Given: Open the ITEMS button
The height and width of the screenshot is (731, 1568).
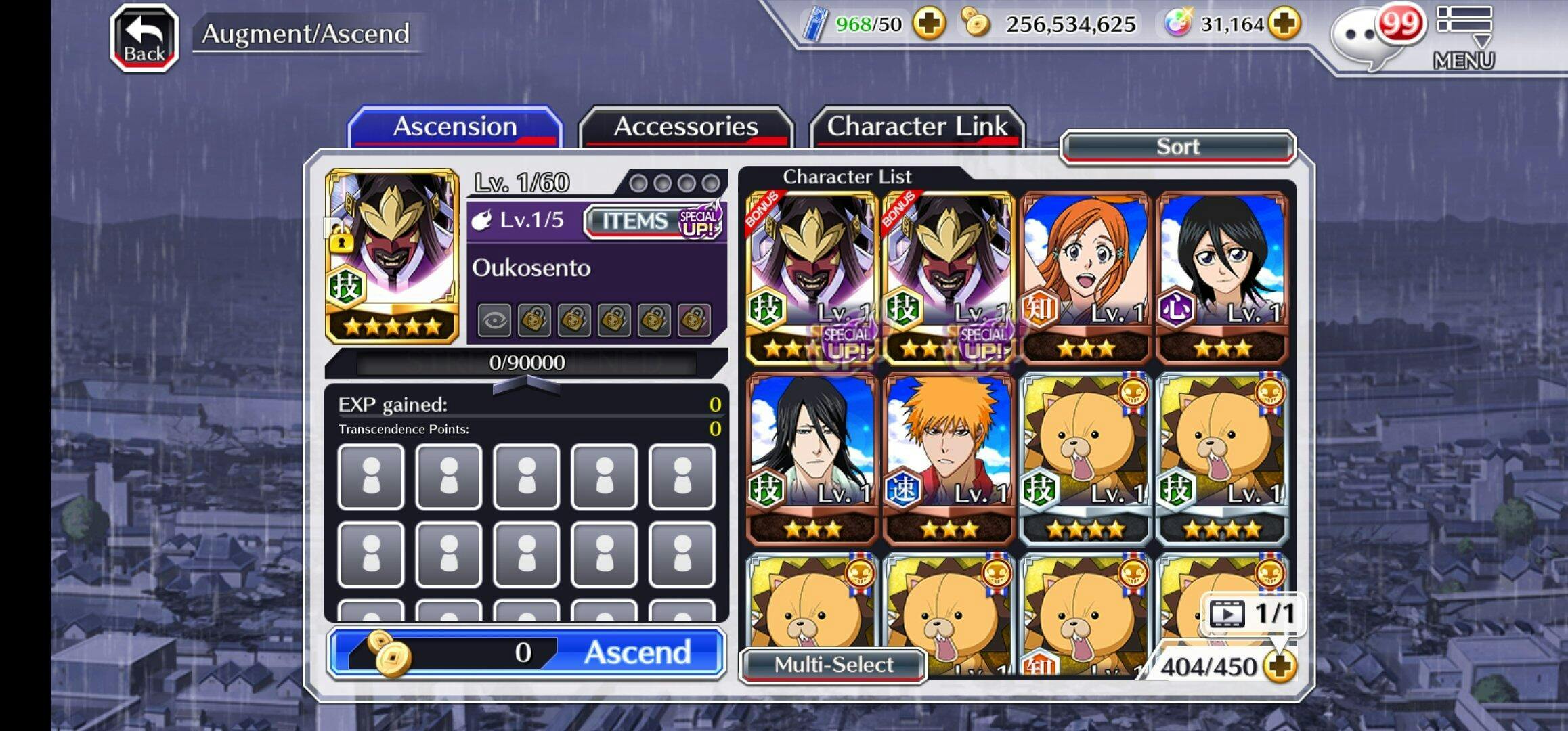Looking at the screenshot, I should click(635, 221).
